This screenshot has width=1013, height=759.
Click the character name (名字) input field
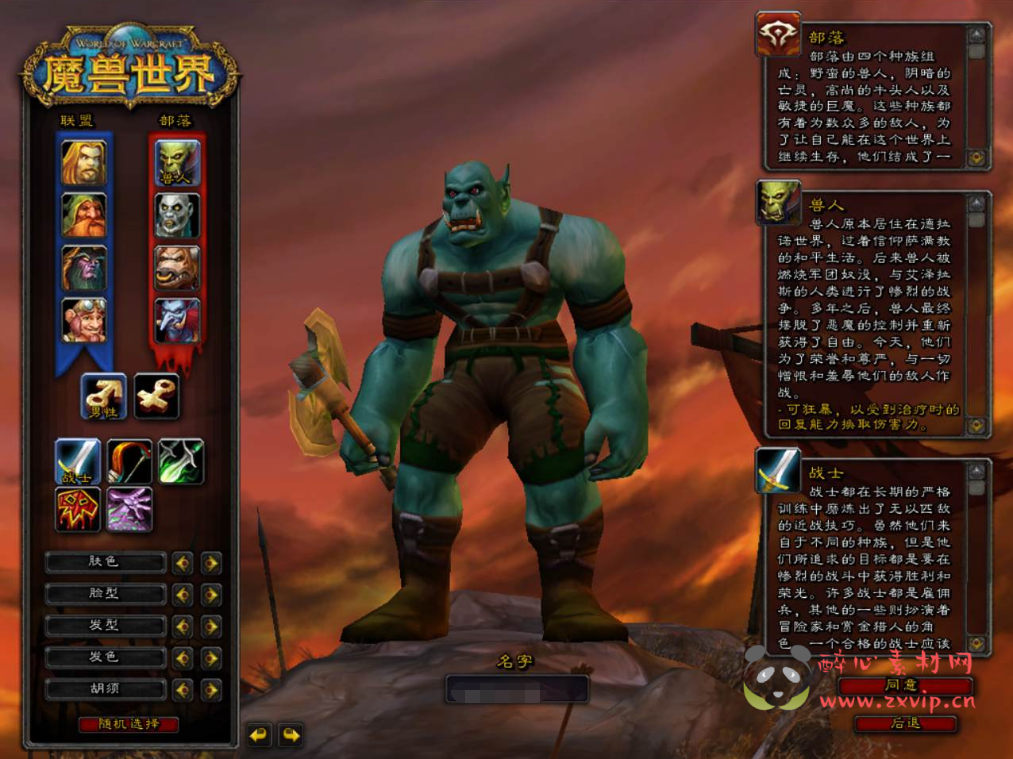point(516,689)
